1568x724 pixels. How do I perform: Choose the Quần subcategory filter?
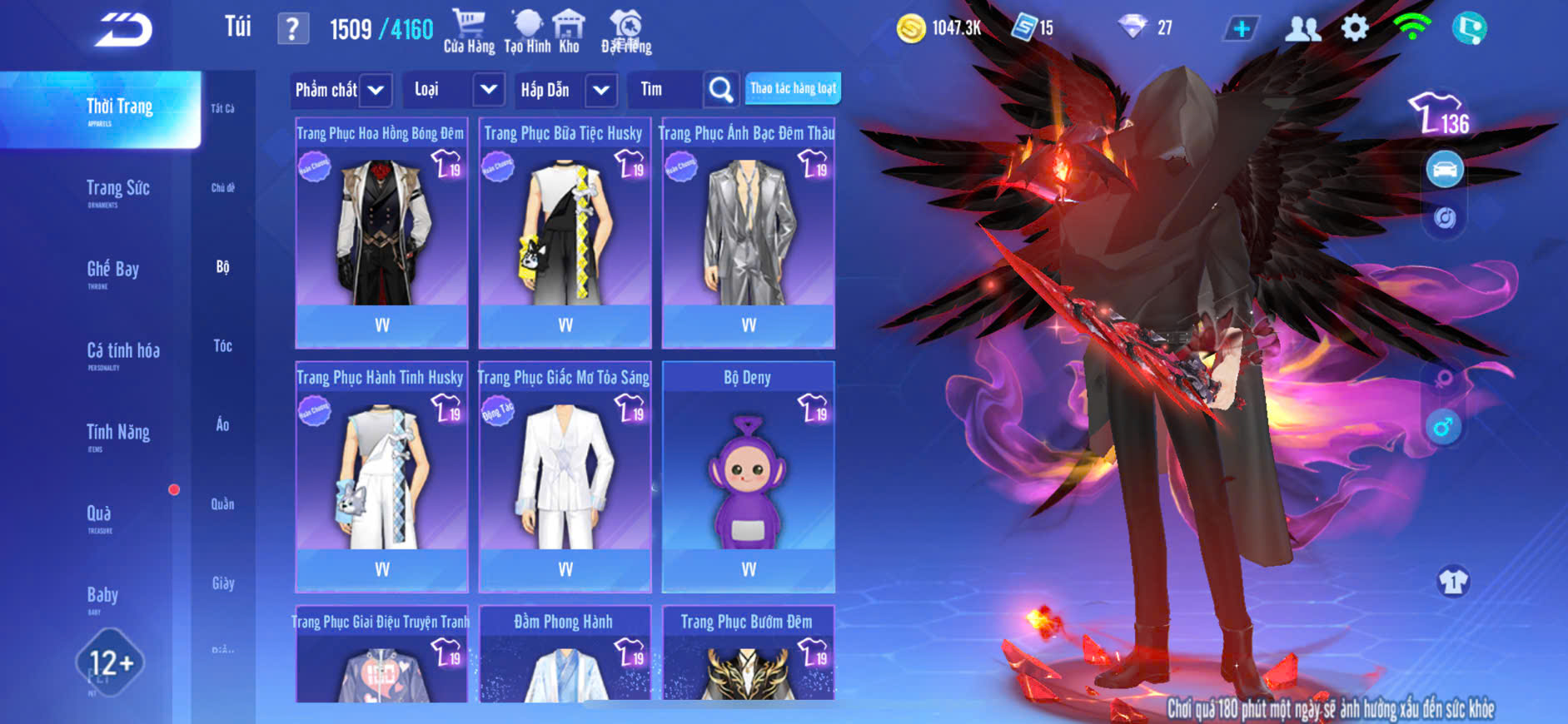222,504
